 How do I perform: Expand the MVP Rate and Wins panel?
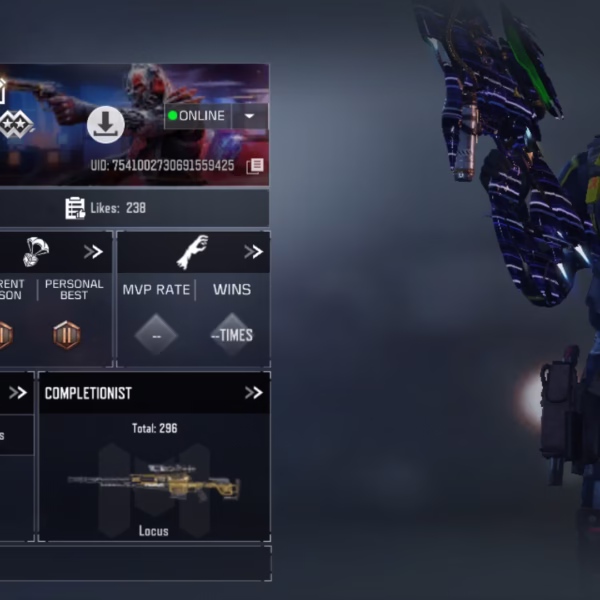point(253,252)
